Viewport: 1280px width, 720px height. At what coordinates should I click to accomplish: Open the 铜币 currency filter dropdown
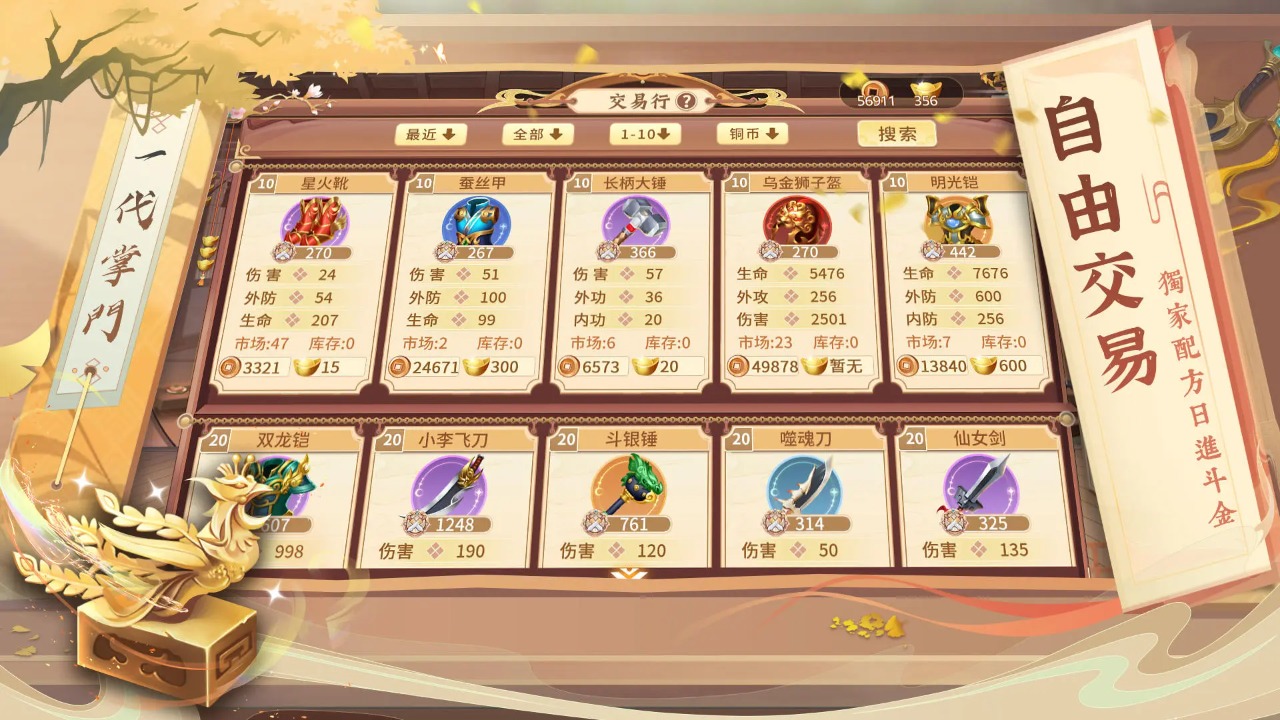point(755,133)
